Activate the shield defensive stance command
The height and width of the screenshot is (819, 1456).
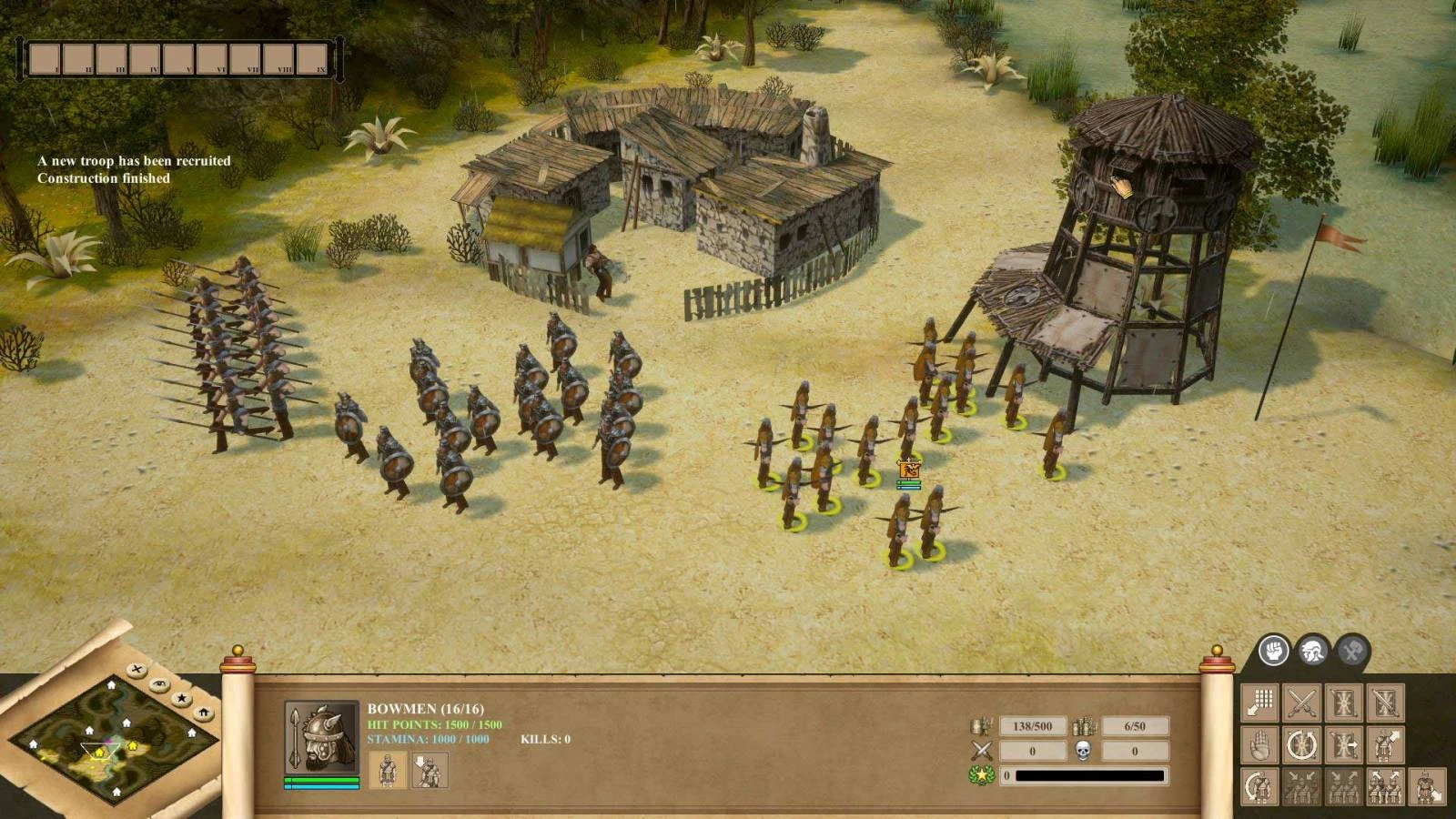(1344, 701)
